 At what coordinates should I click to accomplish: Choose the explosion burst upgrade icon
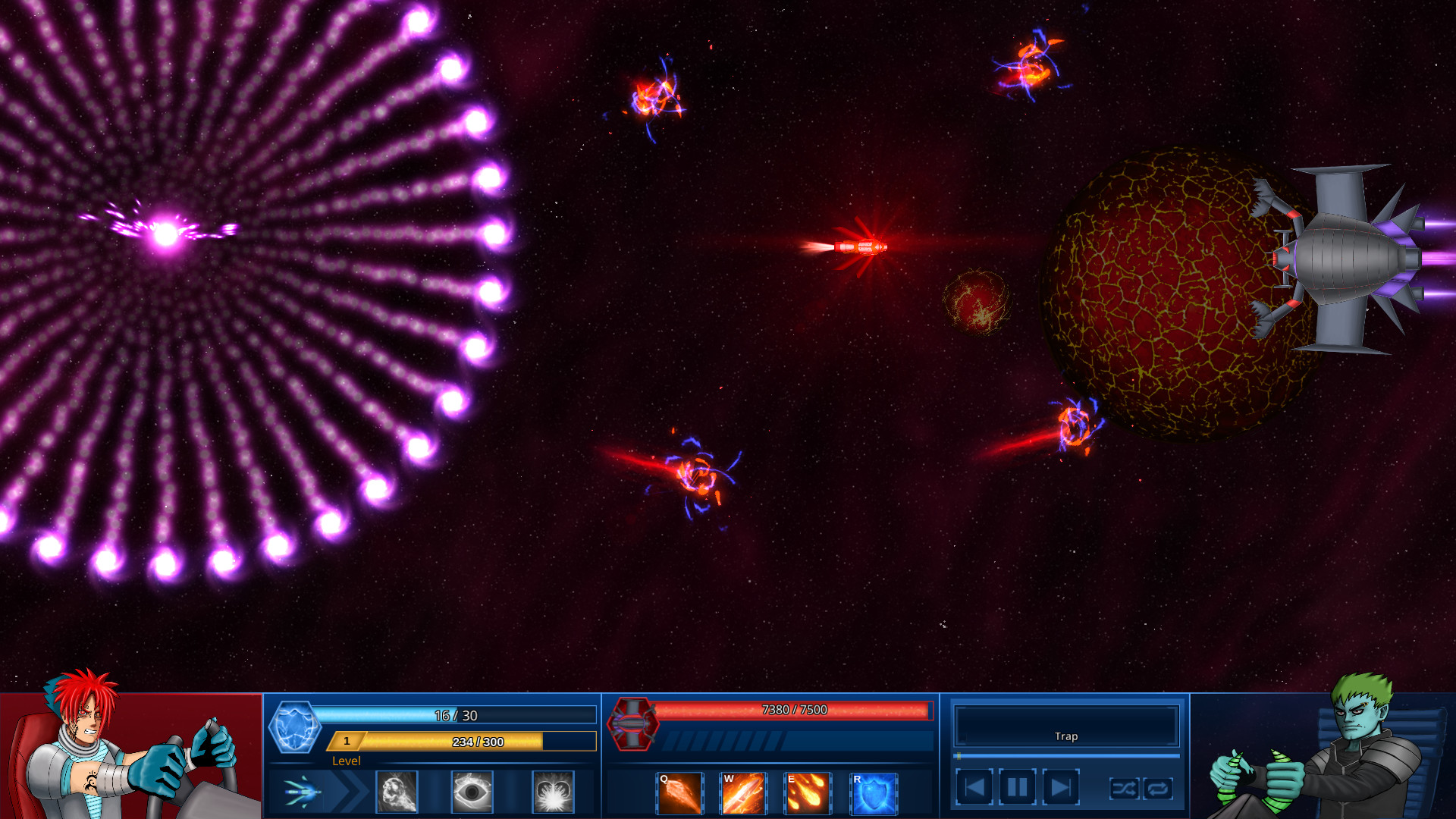click(551, 791)
